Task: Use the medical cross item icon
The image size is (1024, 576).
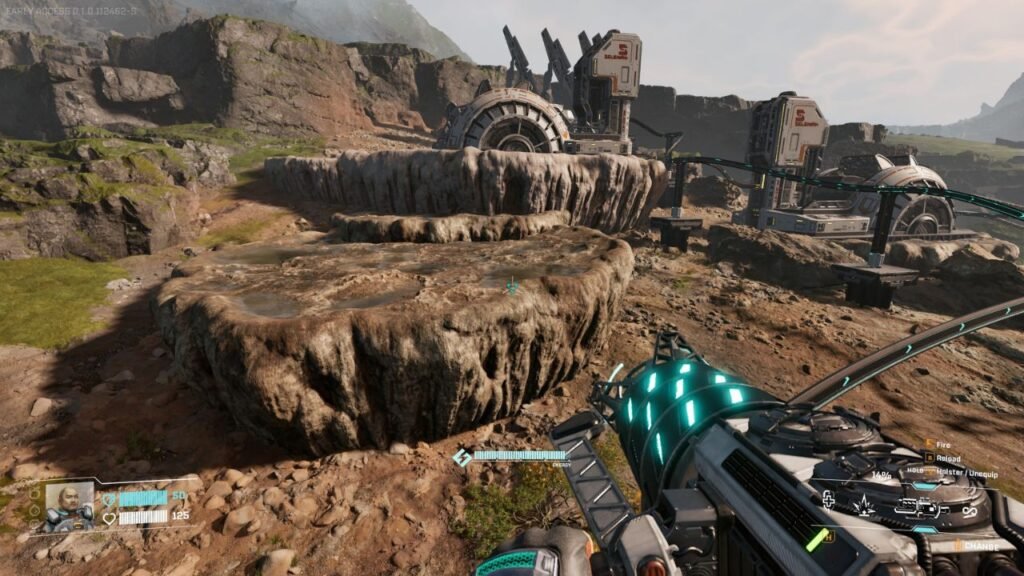Action: click(x=829, y=499)
